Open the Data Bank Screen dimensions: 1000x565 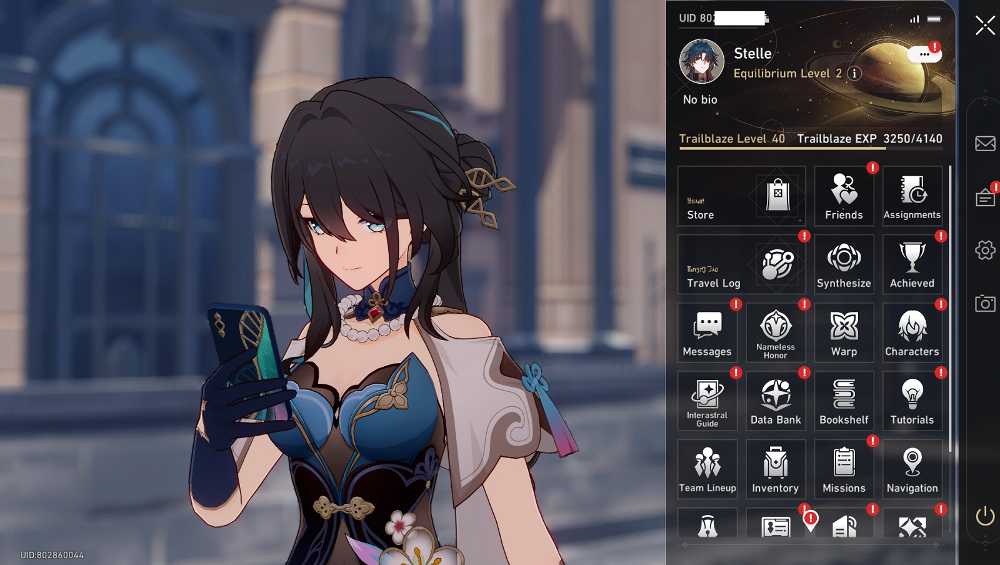tap(775, 401)
